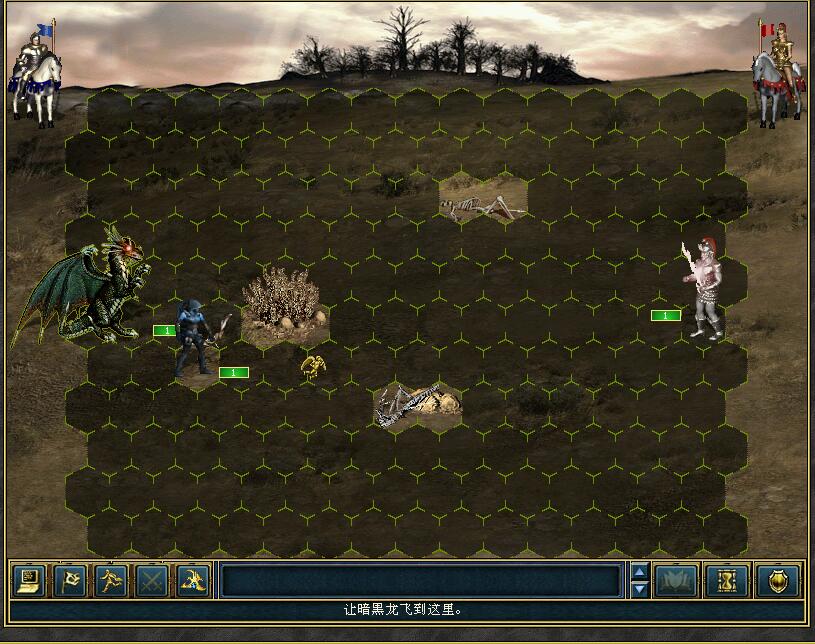Retreat with the running figure button

pyautogui.click(x=110, y=580)
